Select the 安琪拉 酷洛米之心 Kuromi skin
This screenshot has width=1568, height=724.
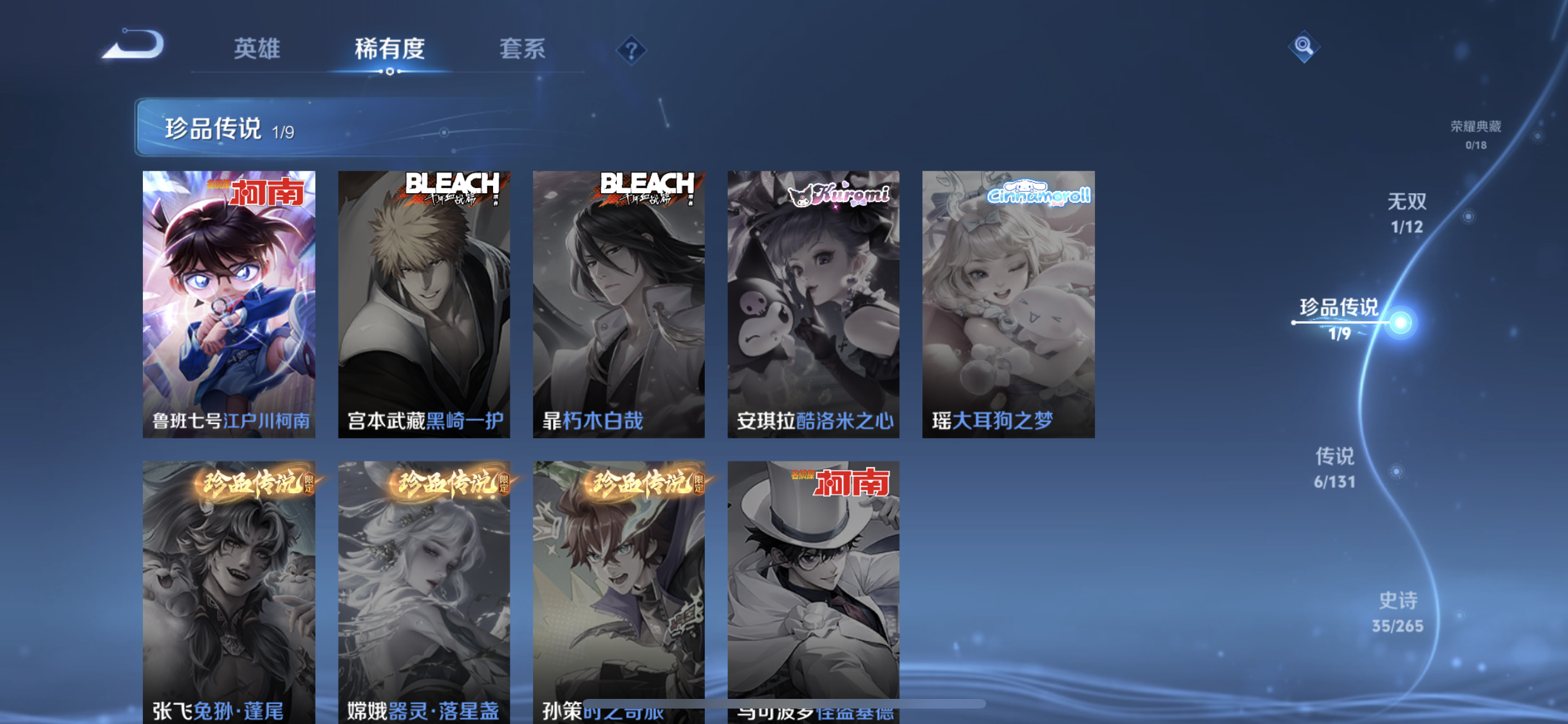(813, 302)
